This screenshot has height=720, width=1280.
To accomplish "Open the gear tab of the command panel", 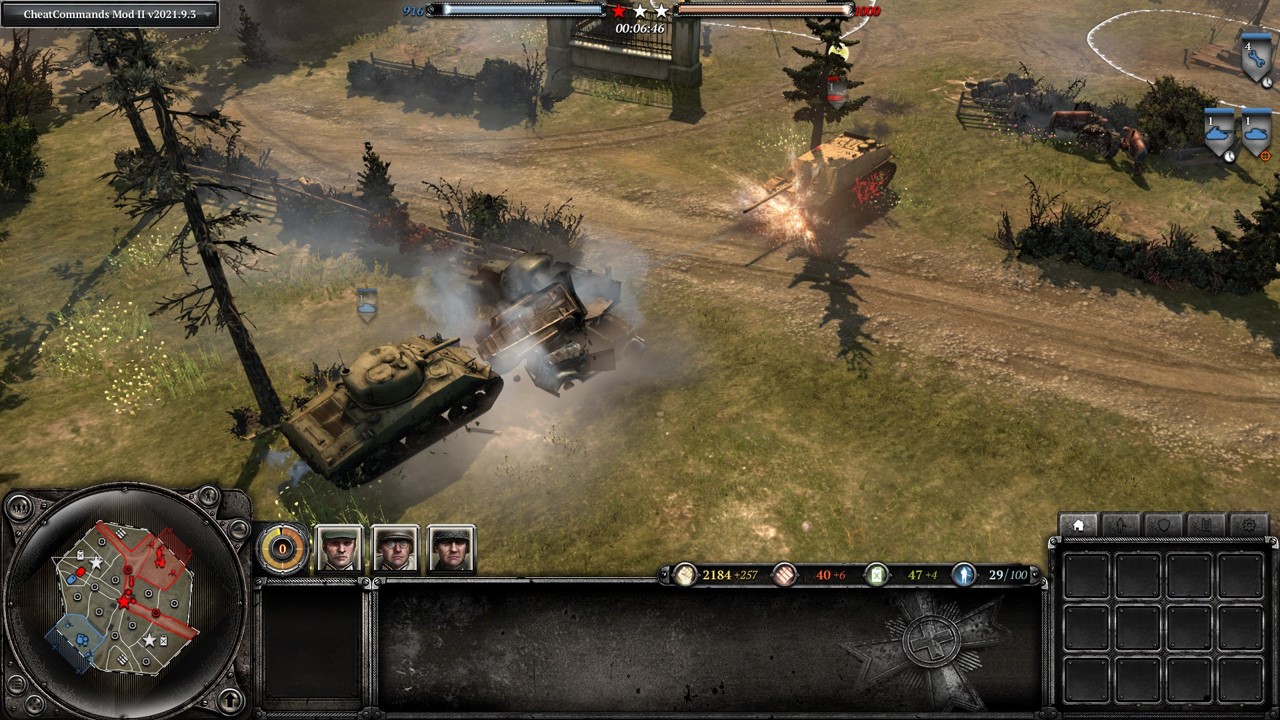I will click(x=1249, y=525).
